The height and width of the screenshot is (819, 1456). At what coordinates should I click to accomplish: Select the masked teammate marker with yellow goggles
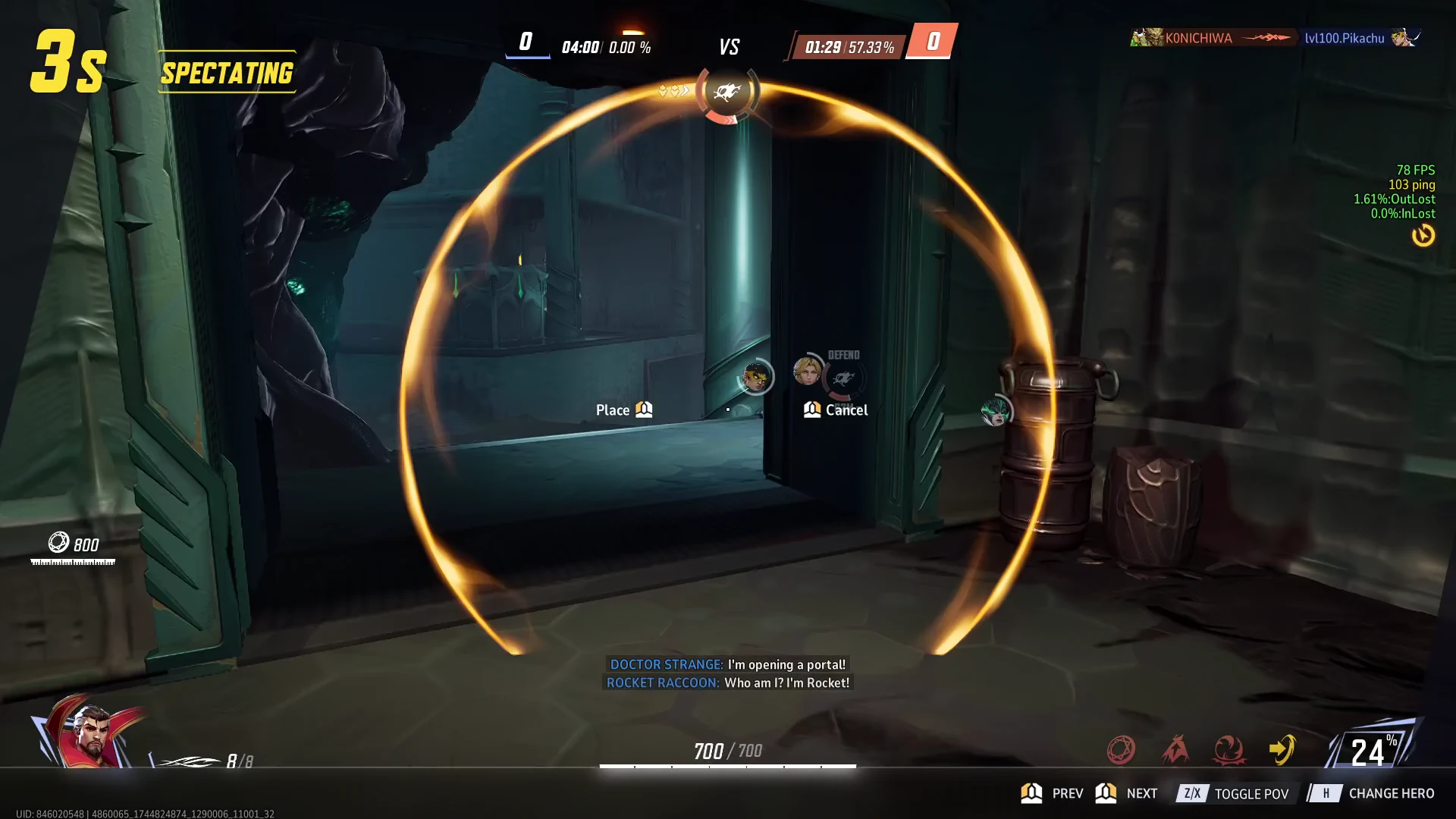tap(755, 376)
